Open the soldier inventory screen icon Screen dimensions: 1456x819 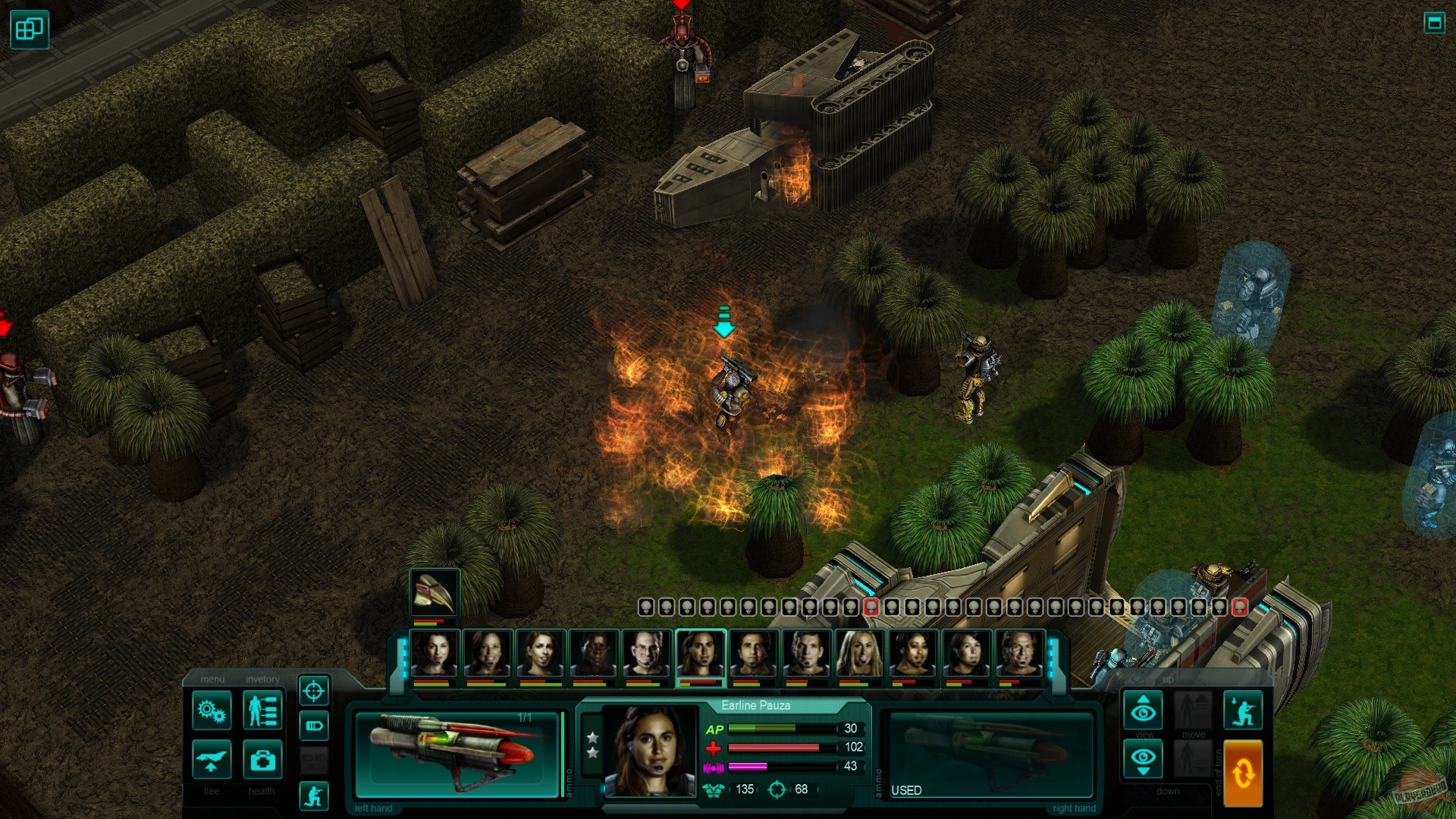tap(262, 711)
